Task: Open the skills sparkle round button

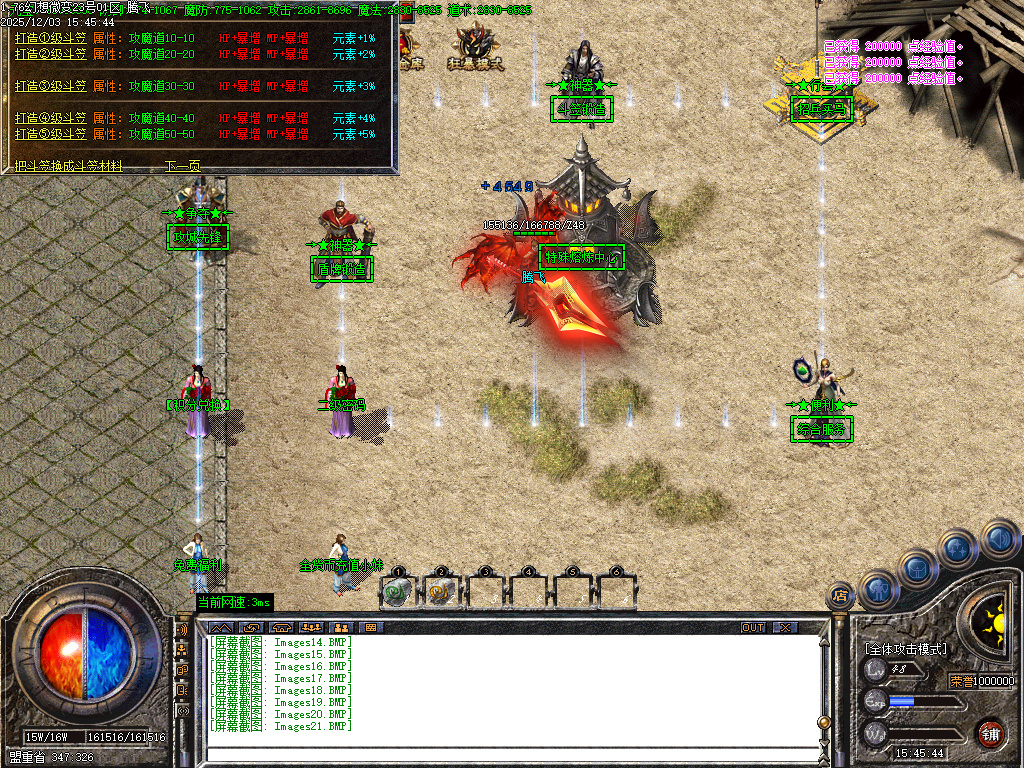Action: [958, 549]
